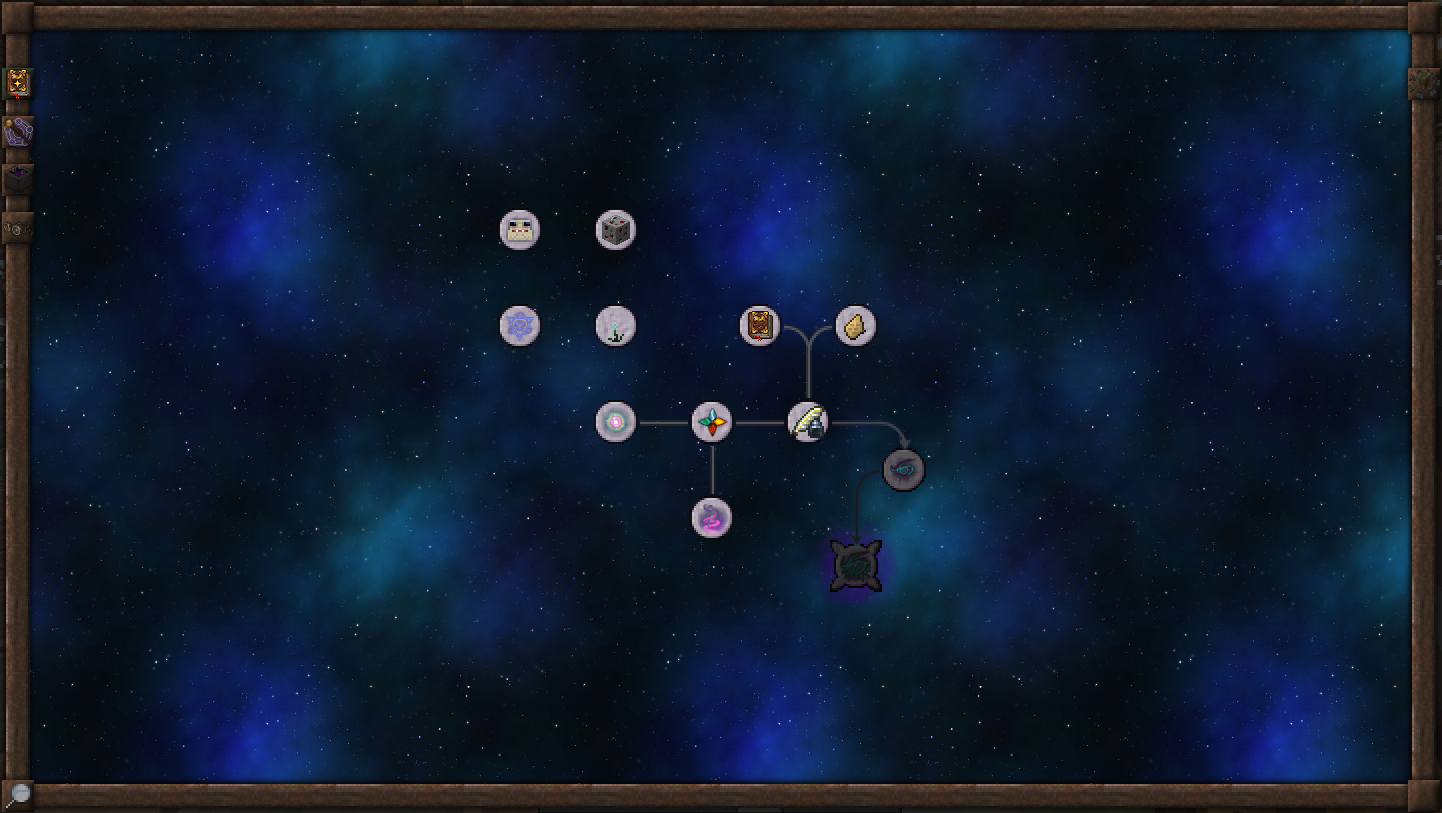The height and width of the screenshot is (813, 1442).
Task: Select the red-speckled ore block research node
Action: 616,230
